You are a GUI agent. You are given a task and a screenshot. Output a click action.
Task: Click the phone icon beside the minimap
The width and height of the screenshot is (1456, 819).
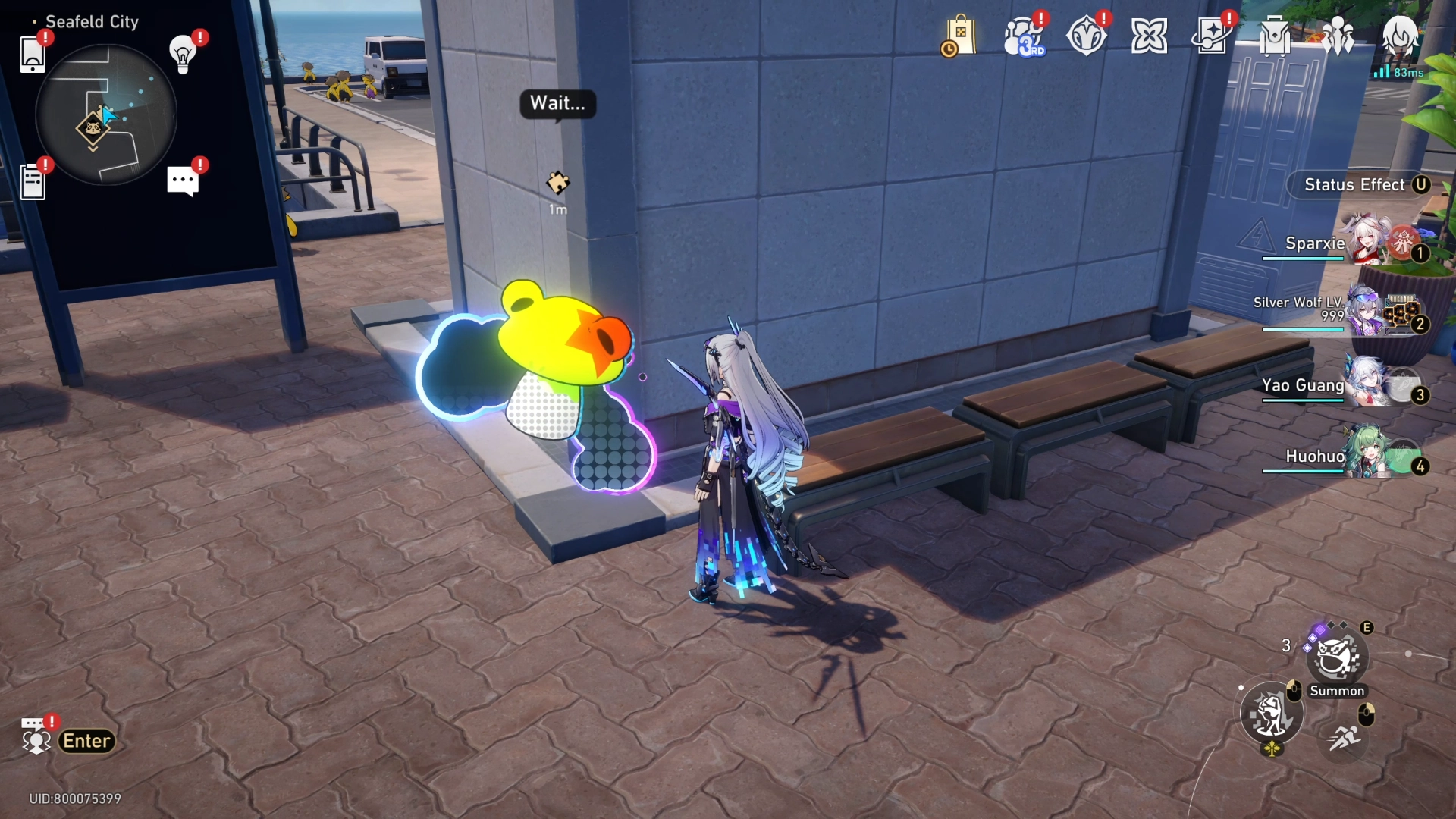(32, 53)
